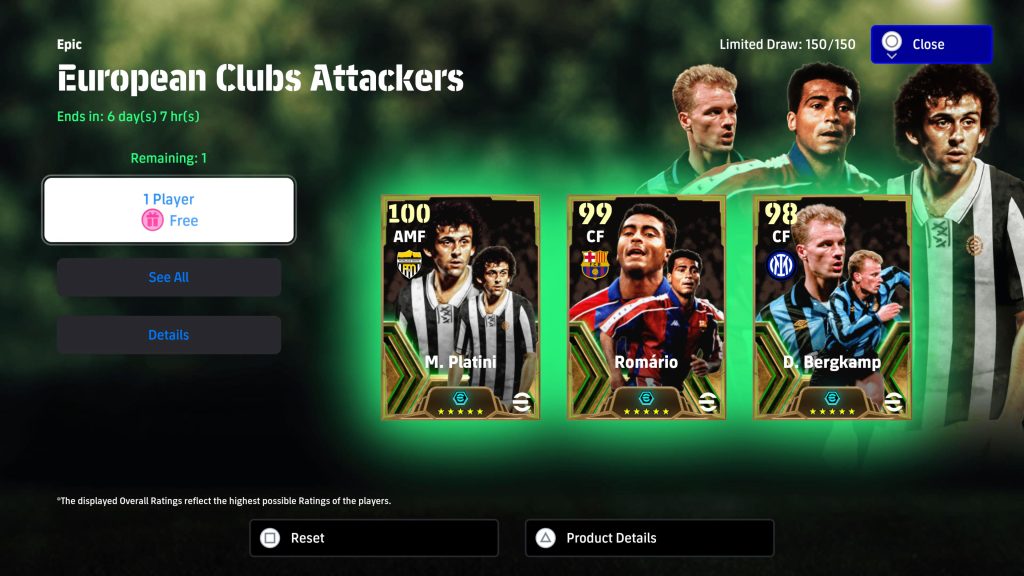This screenshot has width=1024, height=576.
Task: Open the Details button
Action: (x=168, y=335)
